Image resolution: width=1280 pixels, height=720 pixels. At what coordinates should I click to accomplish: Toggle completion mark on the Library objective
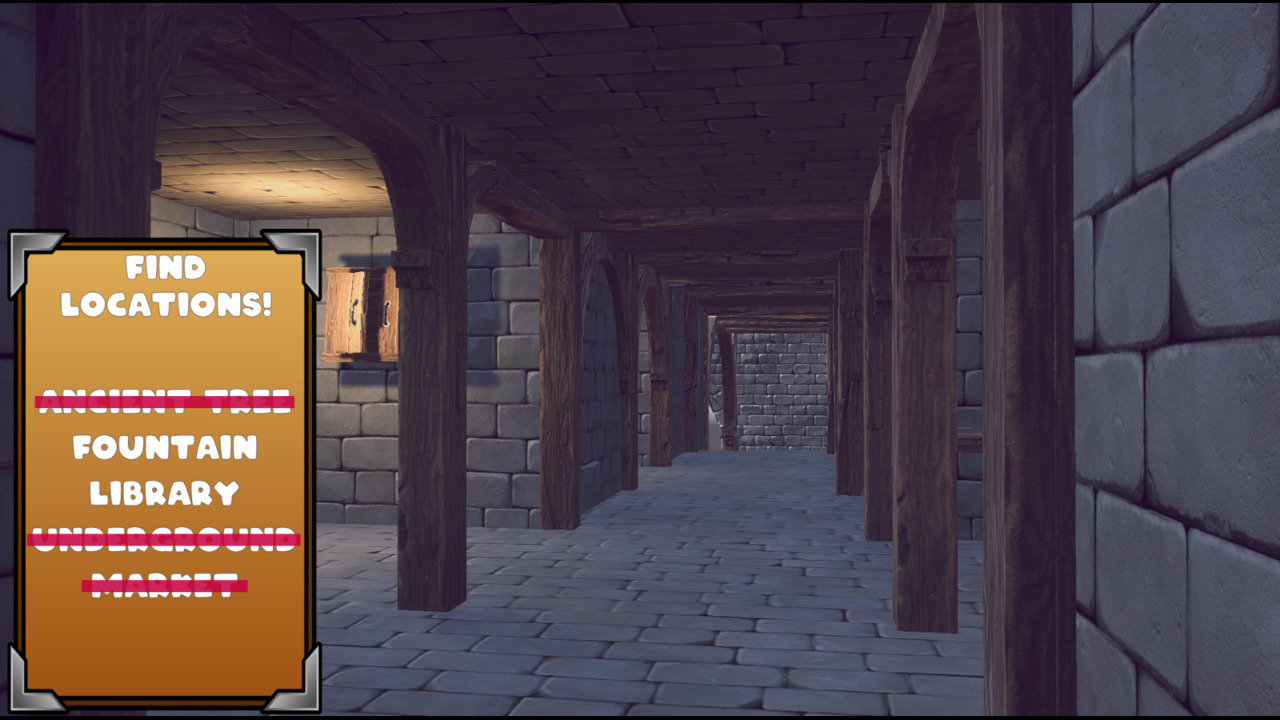click(x=163, y=492)
